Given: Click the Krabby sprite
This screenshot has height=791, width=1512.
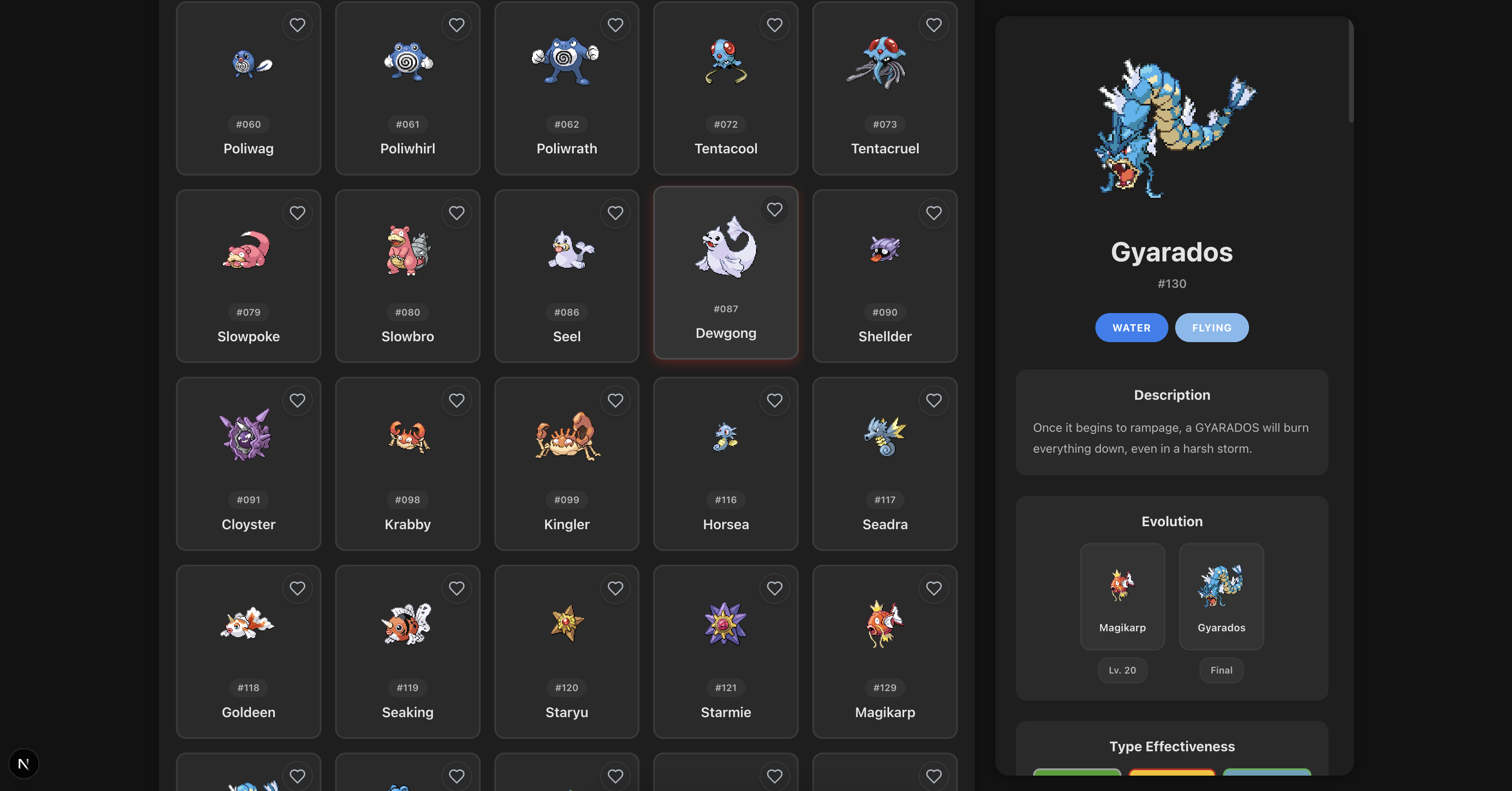Looking at the screenshot, I should (407, 437).
